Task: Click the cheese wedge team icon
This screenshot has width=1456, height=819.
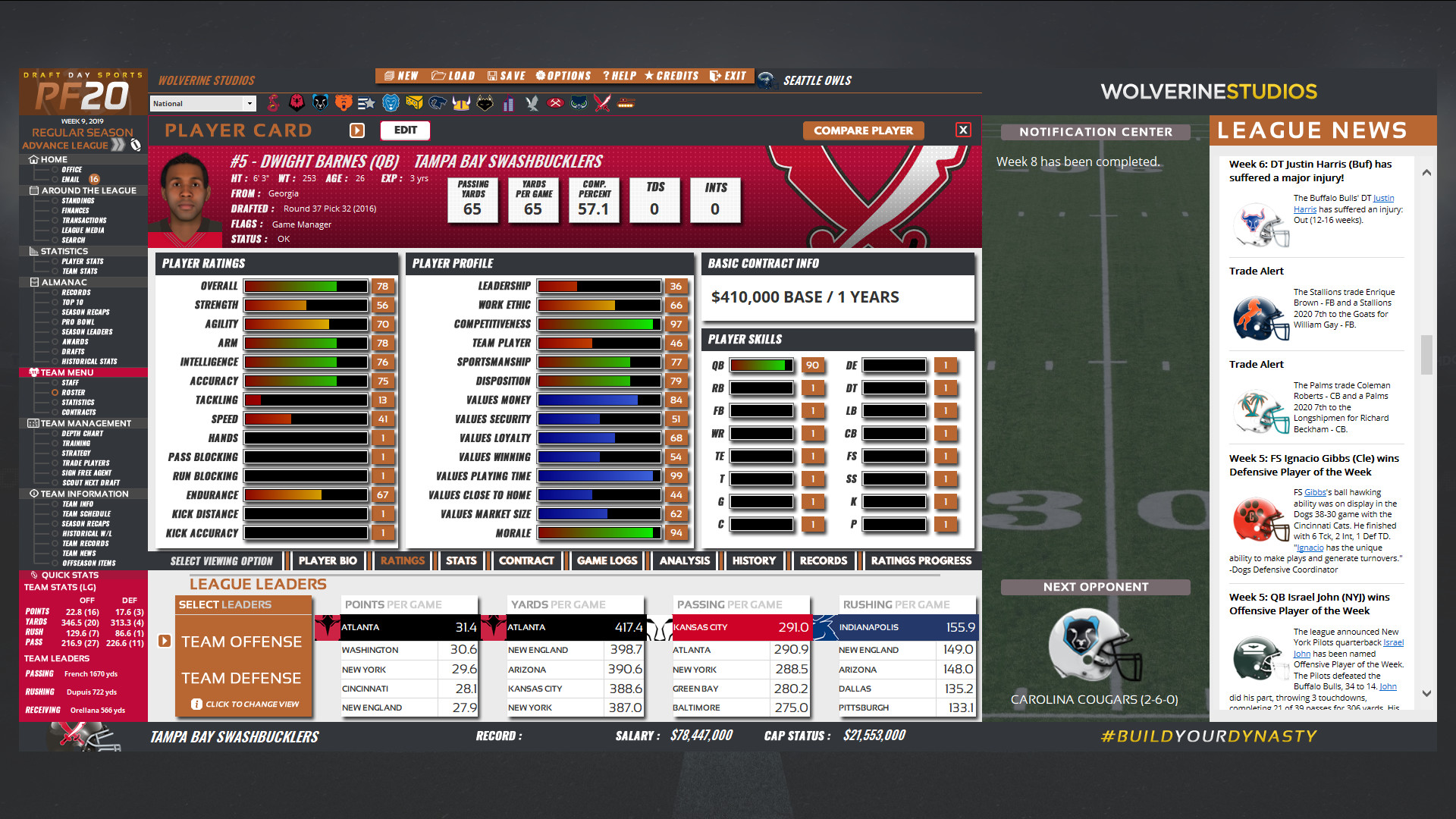Action: pyautogui.click(x=414, y=103)
